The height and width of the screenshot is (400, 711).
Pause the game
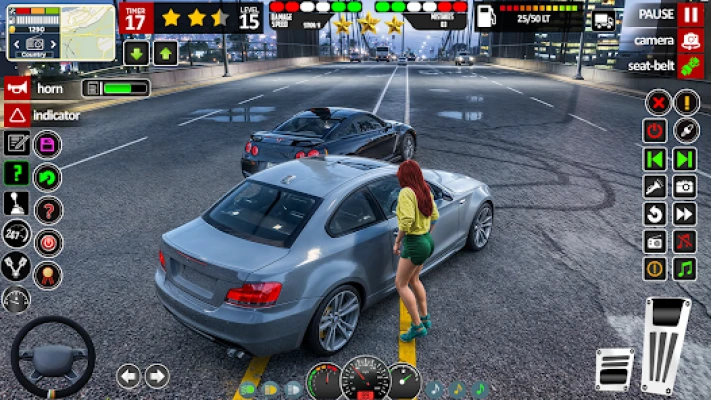coord(690,15)
